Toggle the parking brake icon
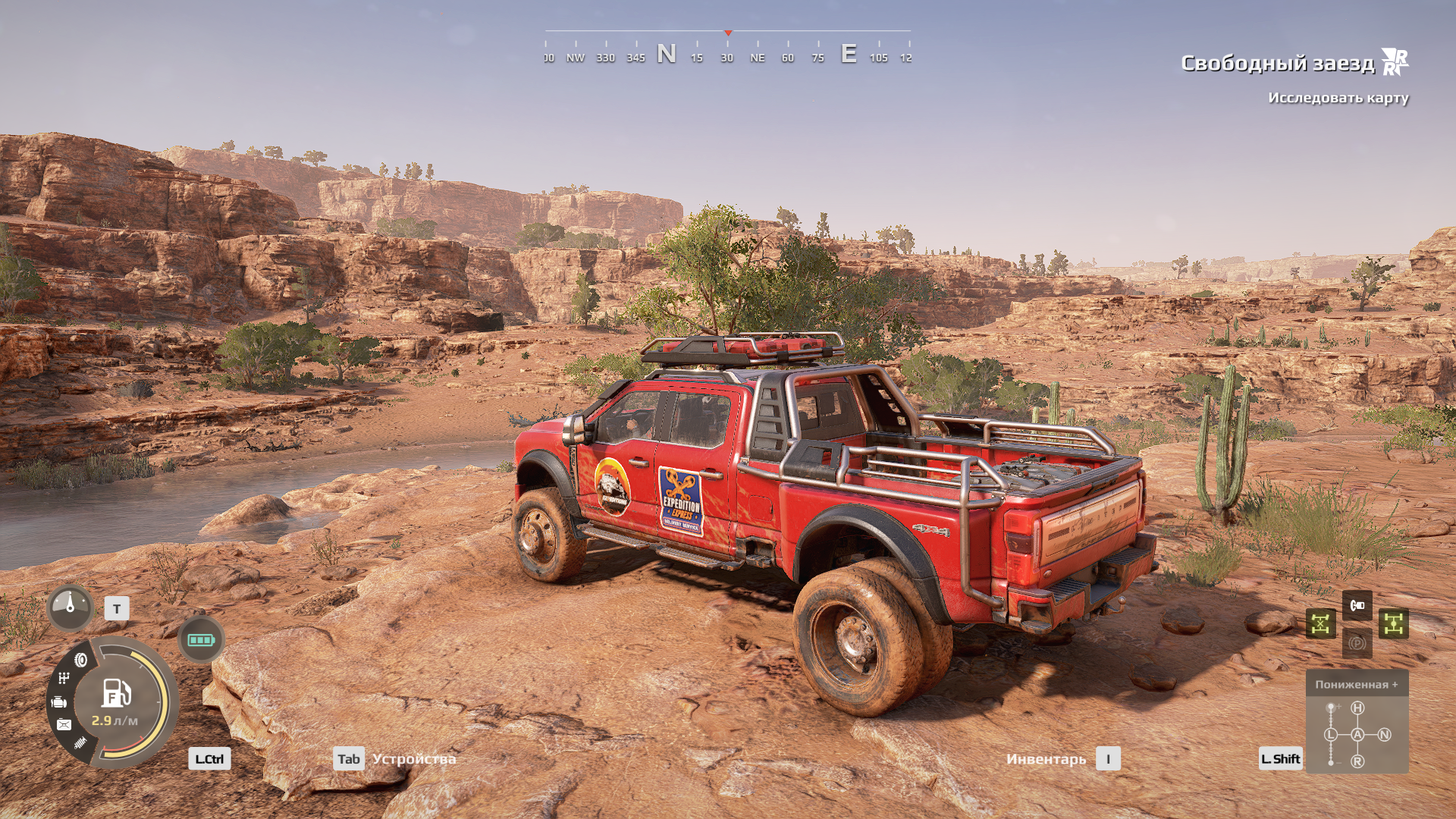The image size is (1456, 819). click(x=1357, y=643)
